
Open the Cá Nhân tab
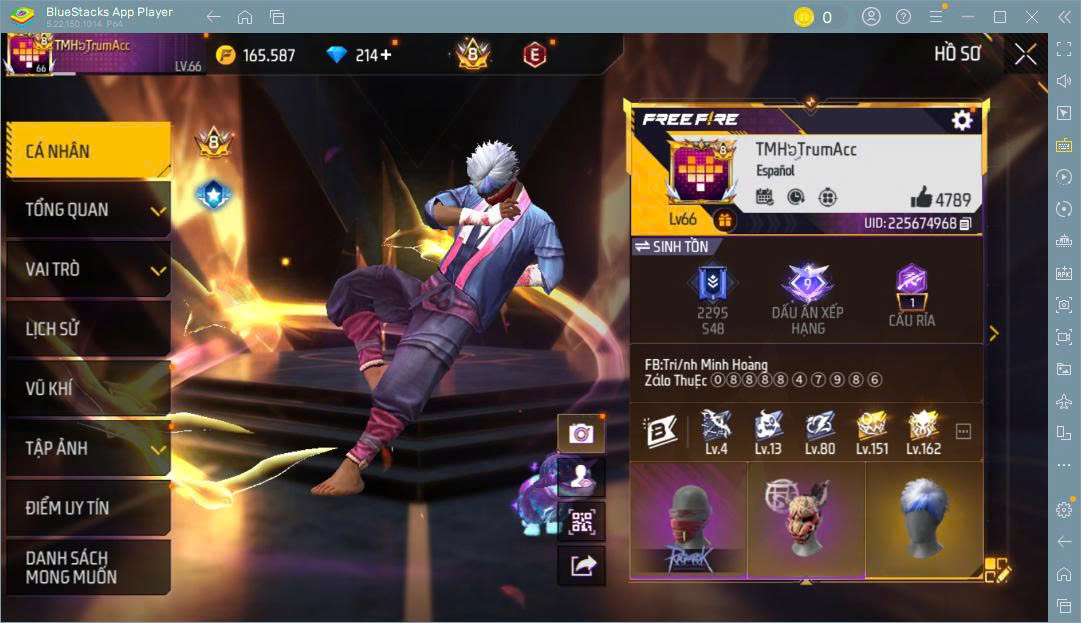coord(88,151)
